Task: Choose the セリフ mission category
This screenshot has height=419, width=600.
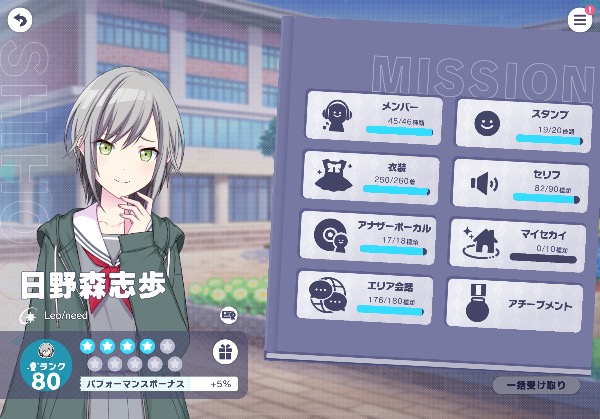Action: 519,183
